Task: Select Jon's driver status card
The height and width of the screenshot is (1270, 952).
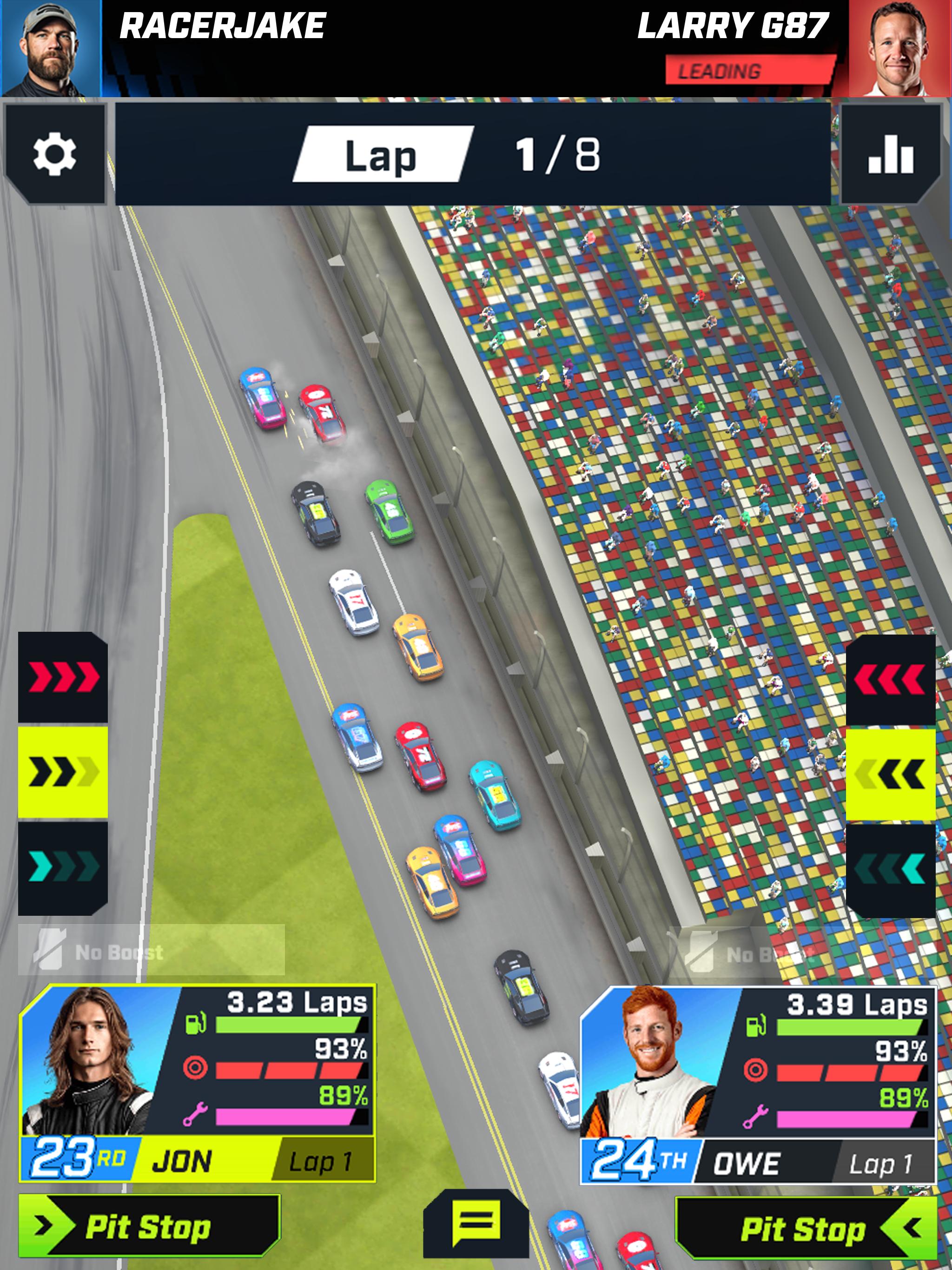Action: pos(197,1083)
